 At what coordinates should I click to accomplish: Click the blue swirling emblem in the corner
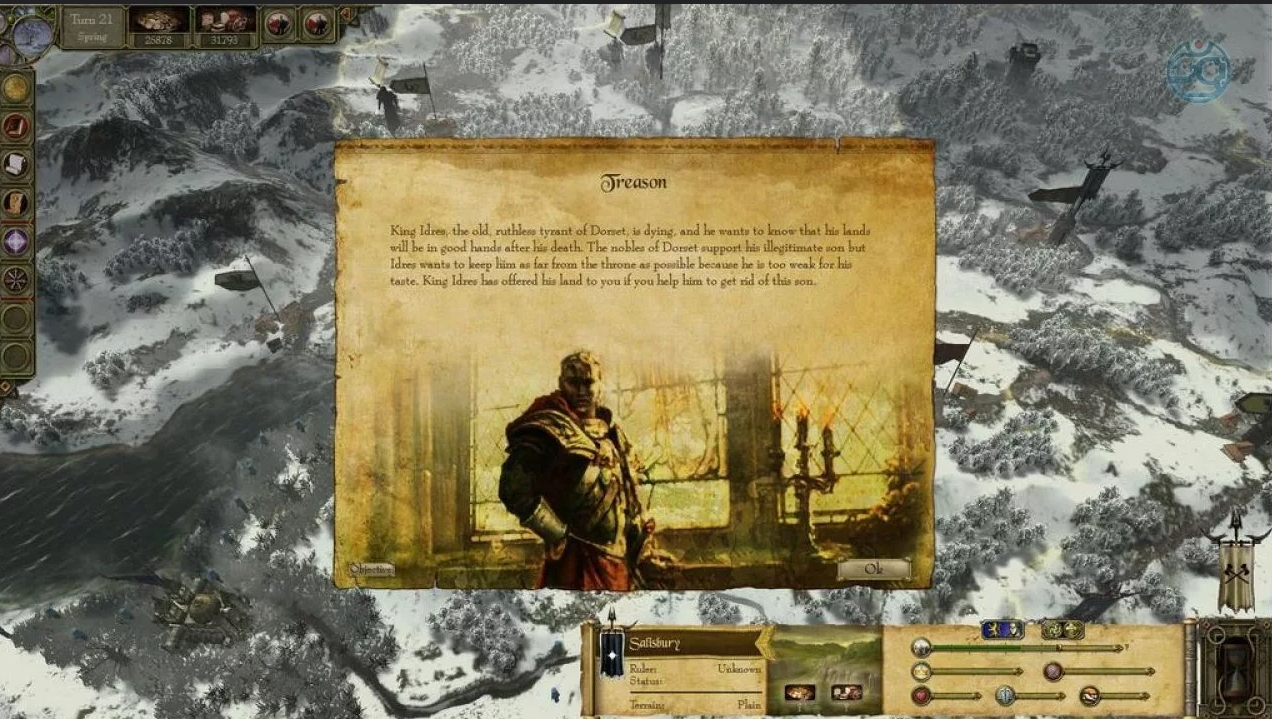pyautogui.click(x=1198, y=70)
